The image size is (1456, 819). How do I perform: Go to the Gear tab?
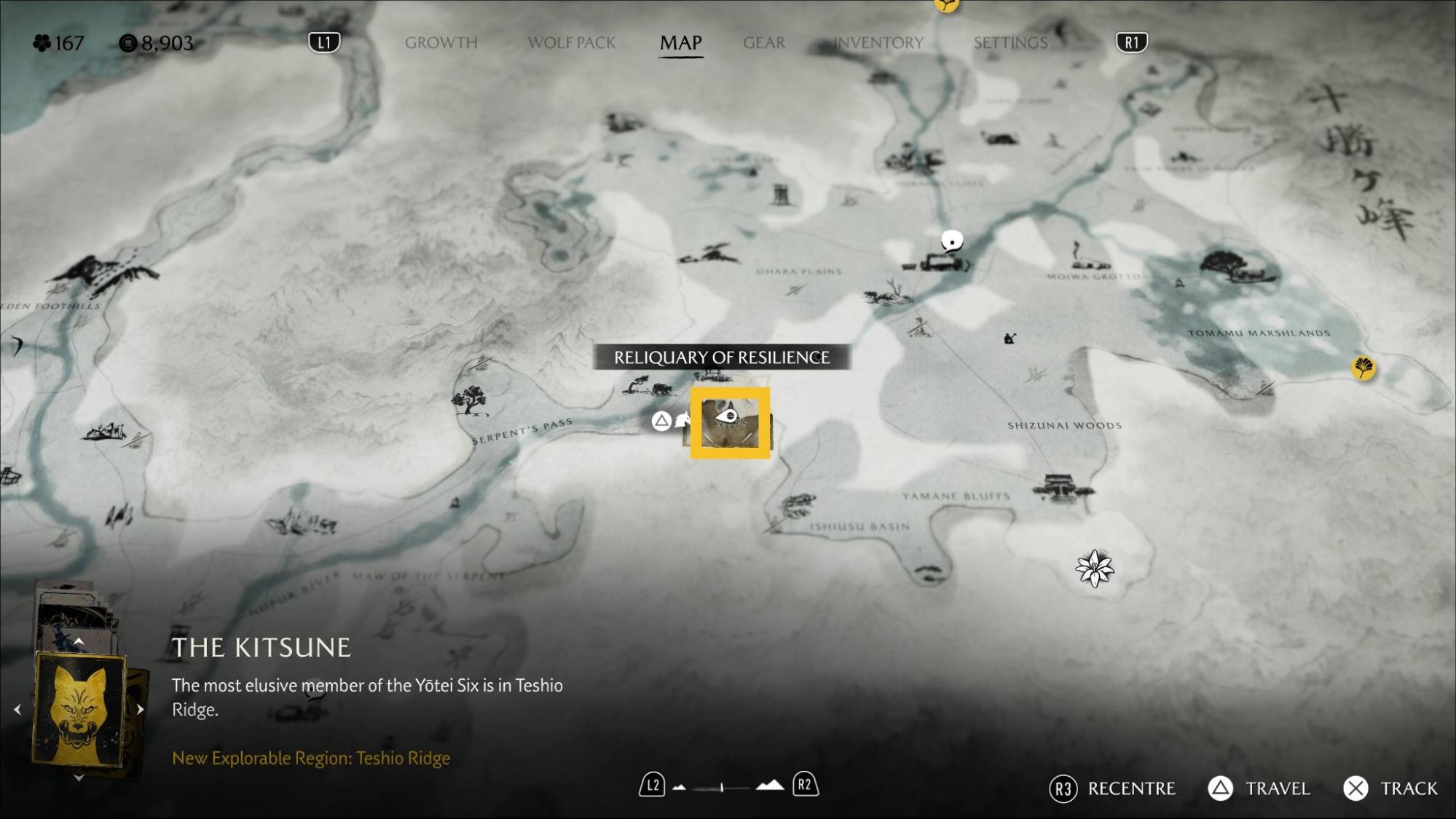763,43
